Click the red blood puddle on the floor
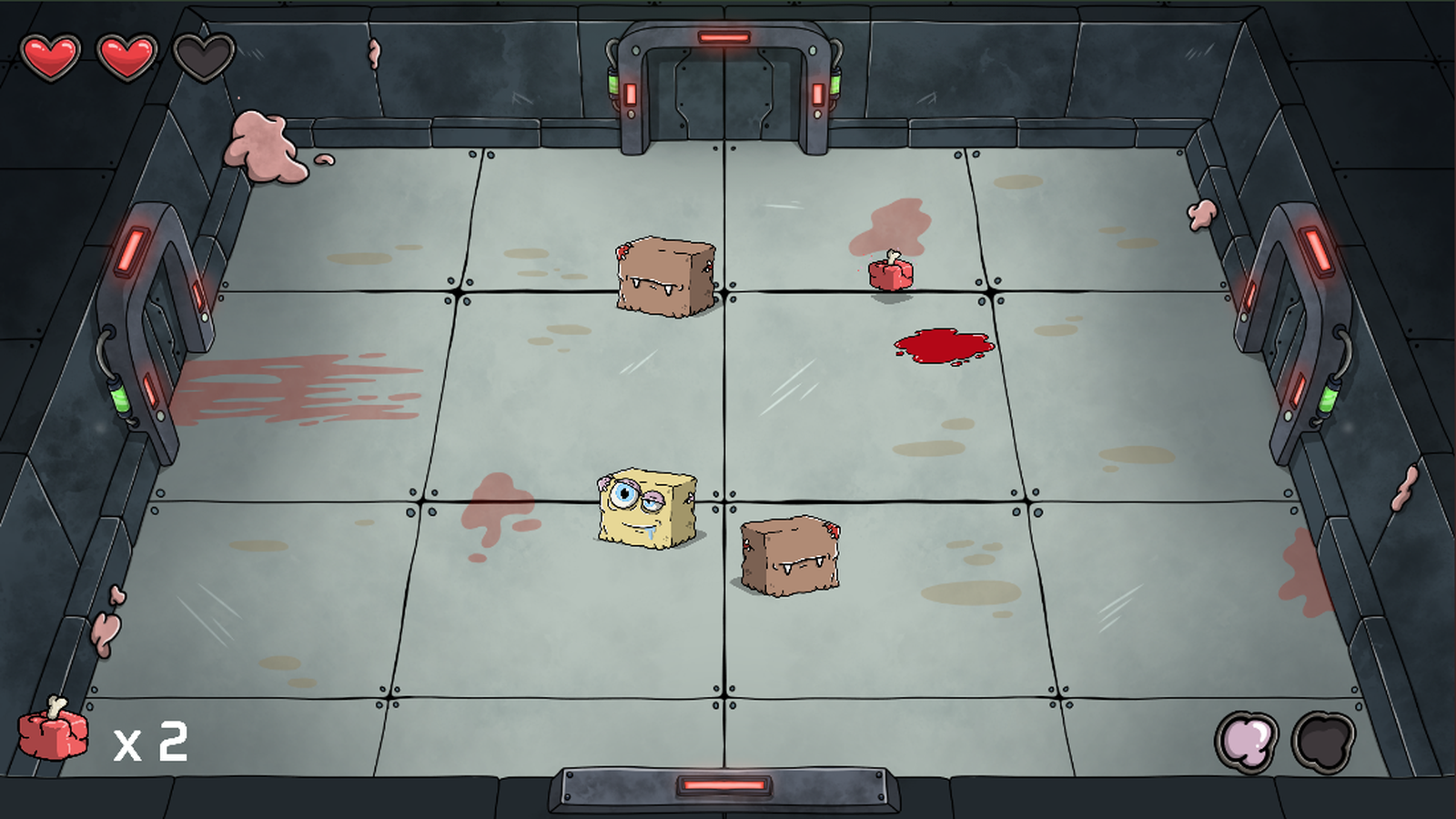Screen dimensions: 1456x819 point(943,346)
